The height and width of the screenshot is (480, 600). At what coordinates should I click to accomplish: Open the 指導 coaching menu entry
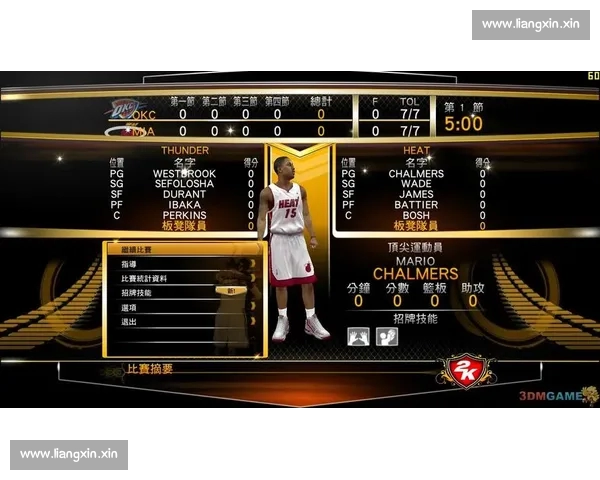click(128, 263)
